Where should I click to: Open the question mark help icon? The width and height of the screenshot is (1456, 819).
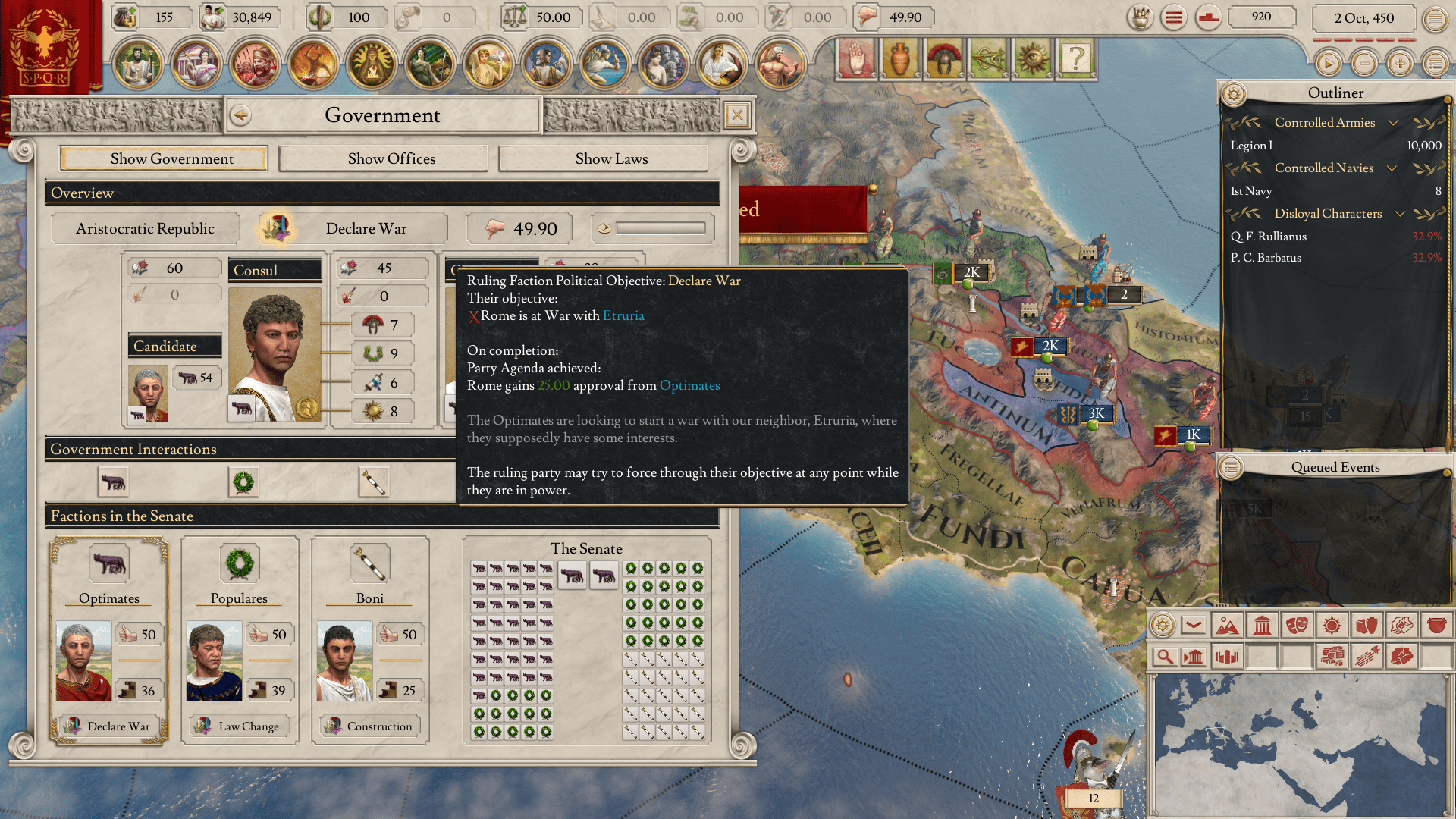tap(1075, 58)
